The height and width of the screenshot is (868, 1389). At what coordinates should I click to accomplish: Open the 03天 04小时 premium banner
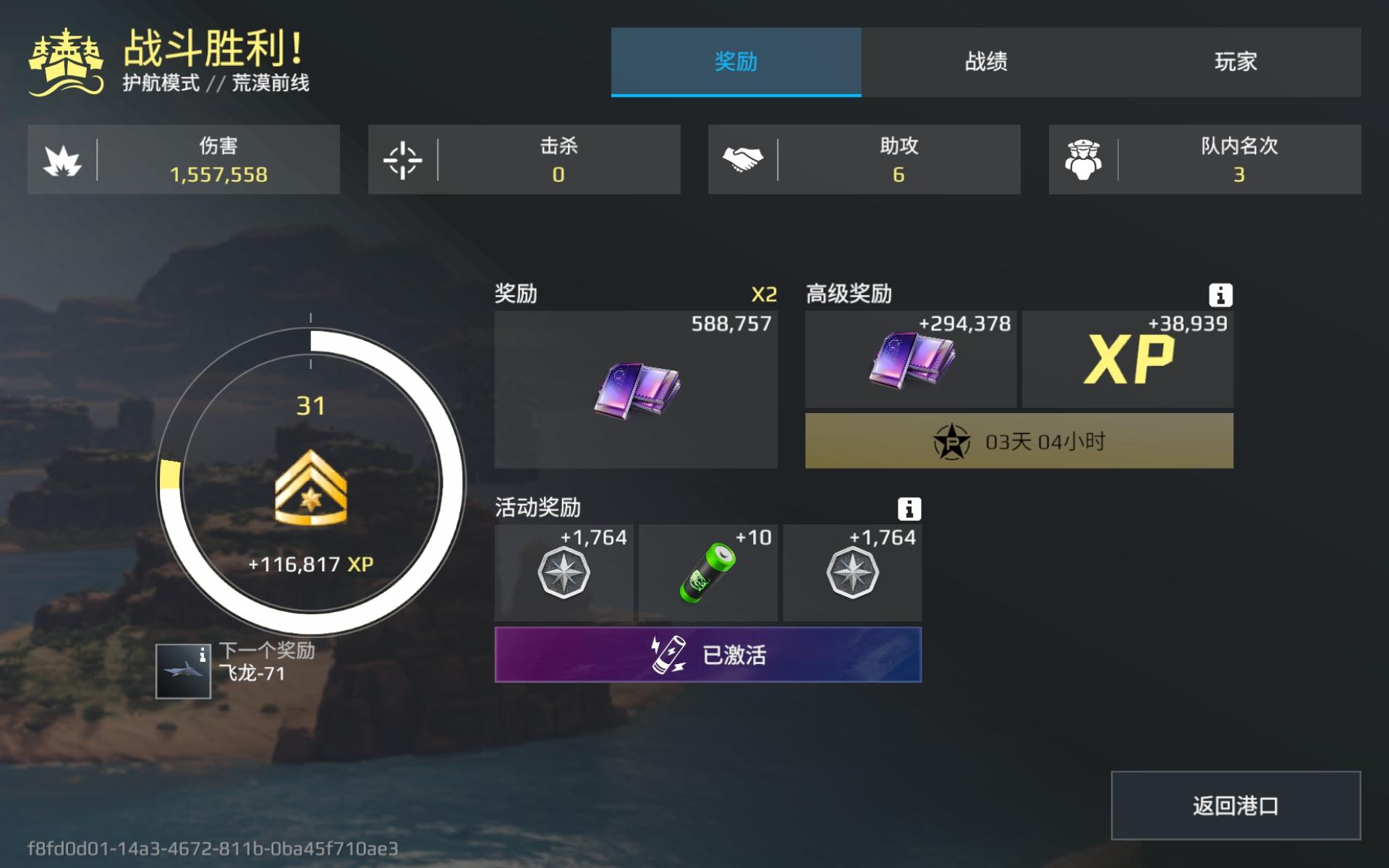(x=1018, y=441)
